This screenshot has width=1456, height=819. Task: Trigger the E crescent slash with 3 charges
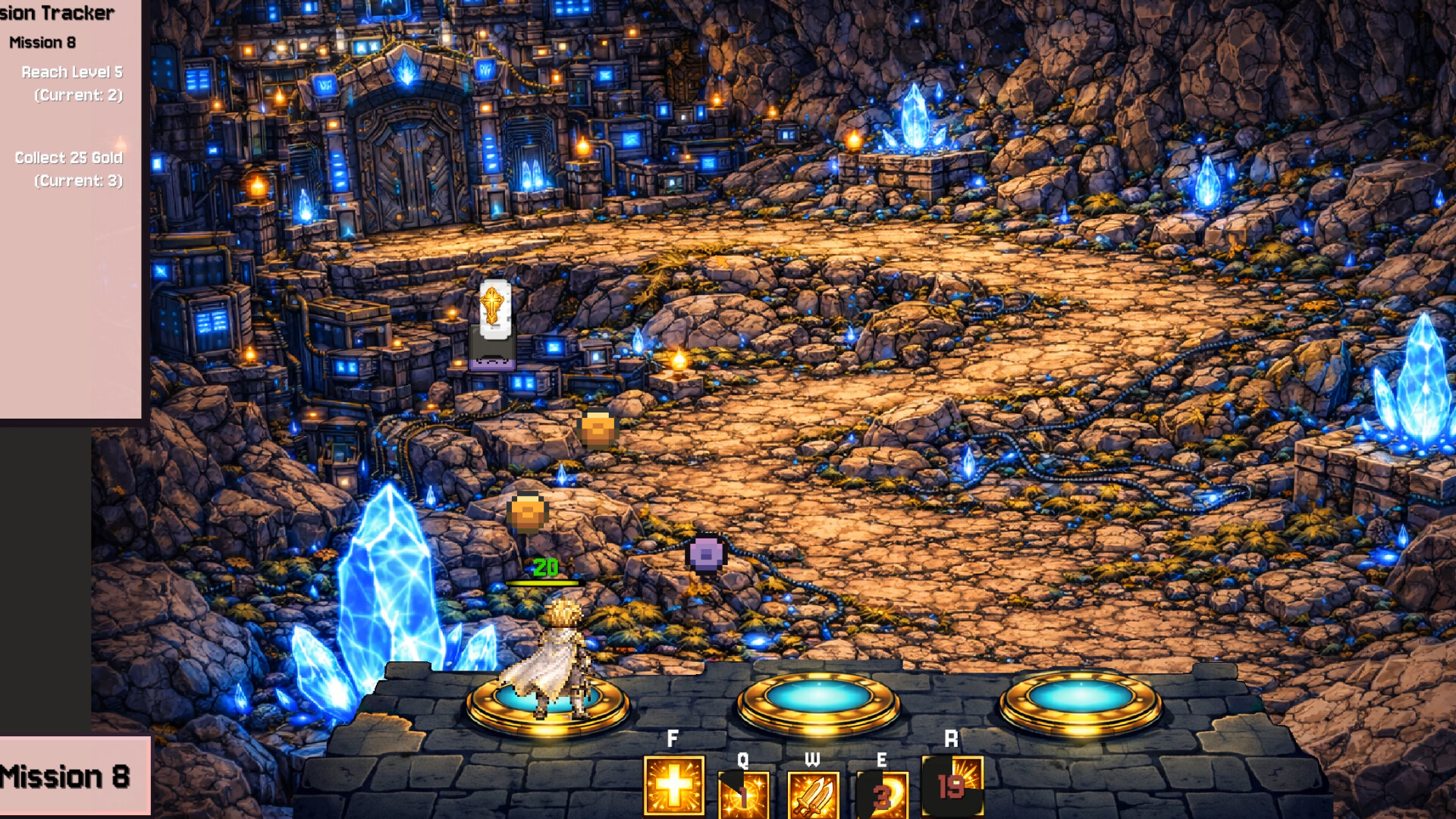pos(882,795)
